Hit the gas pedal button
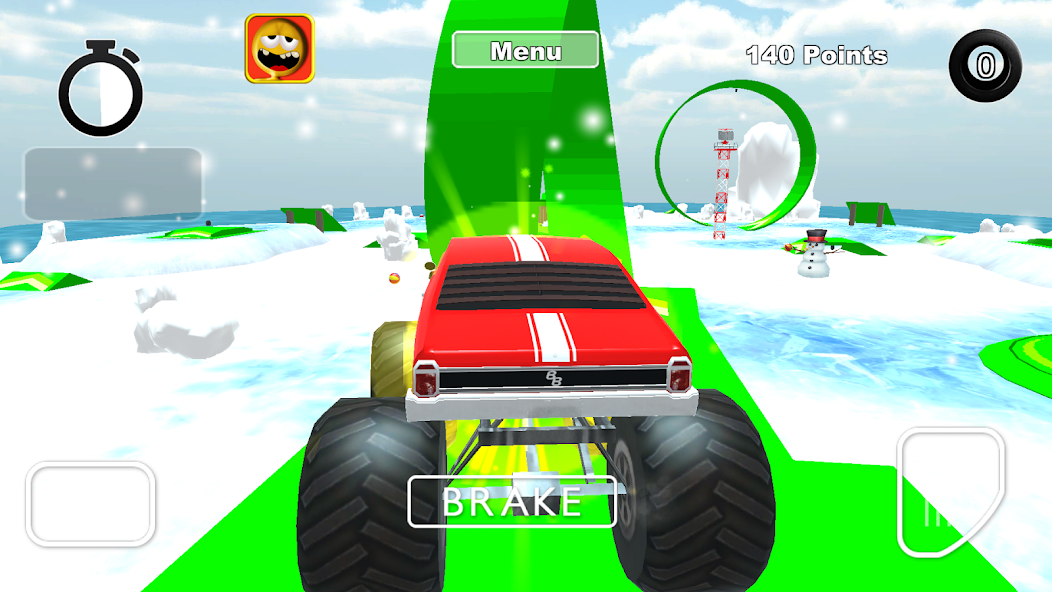1052x592 pixels. point(949,491)
